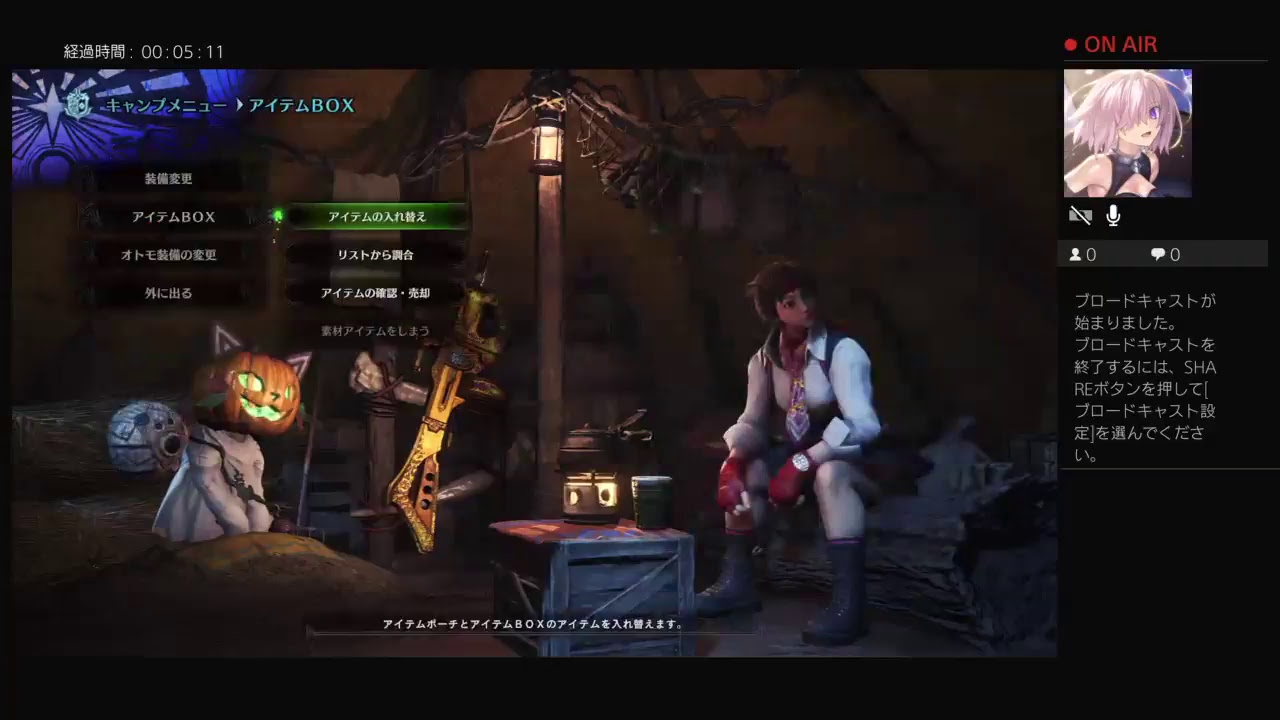
Task: Choose オトモ装備の変更 from the camp menu
Action: pyautogui.click(x=169, y=255)
